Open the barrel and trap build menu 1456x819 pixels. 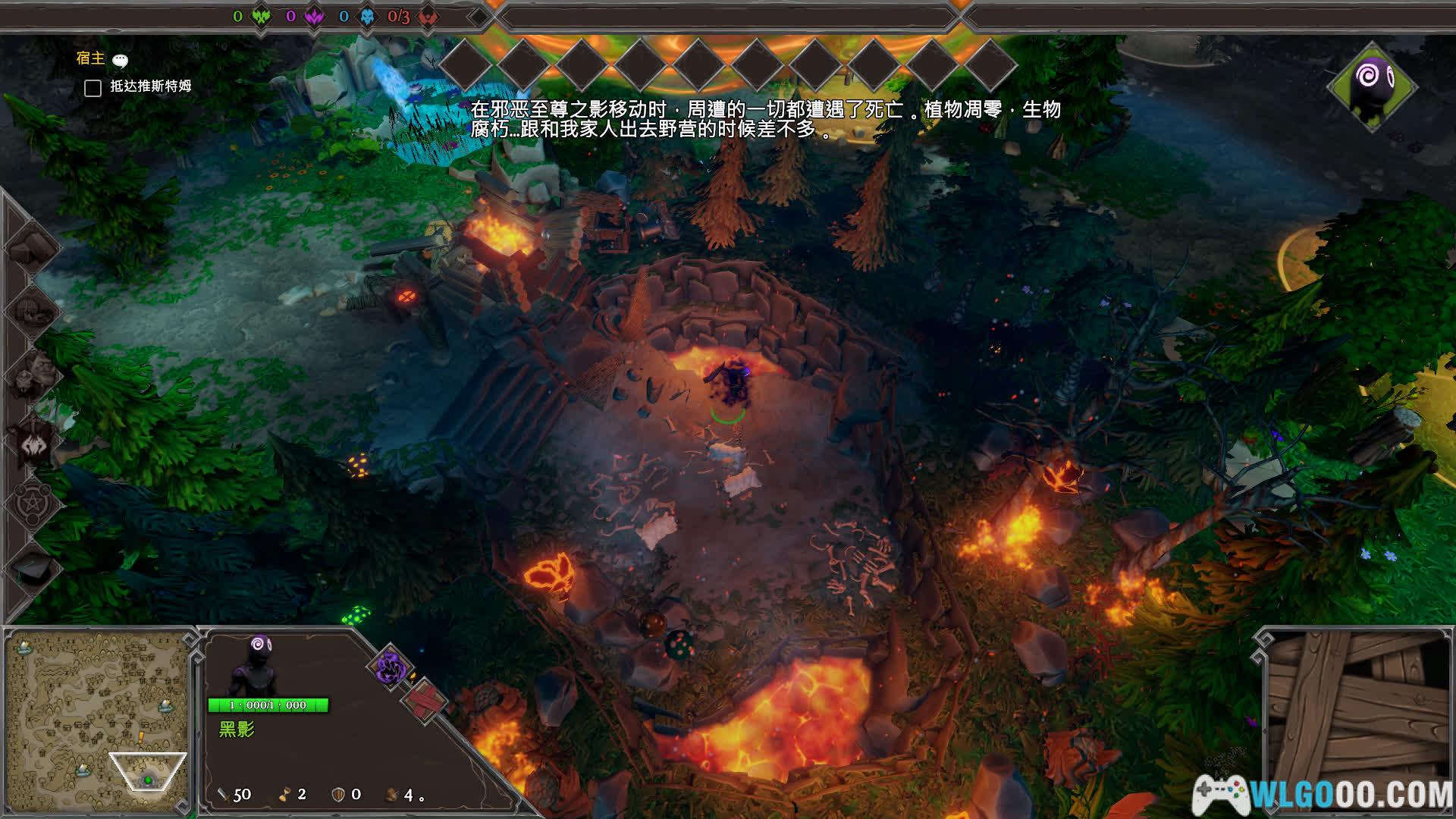(x=32, y=311)
